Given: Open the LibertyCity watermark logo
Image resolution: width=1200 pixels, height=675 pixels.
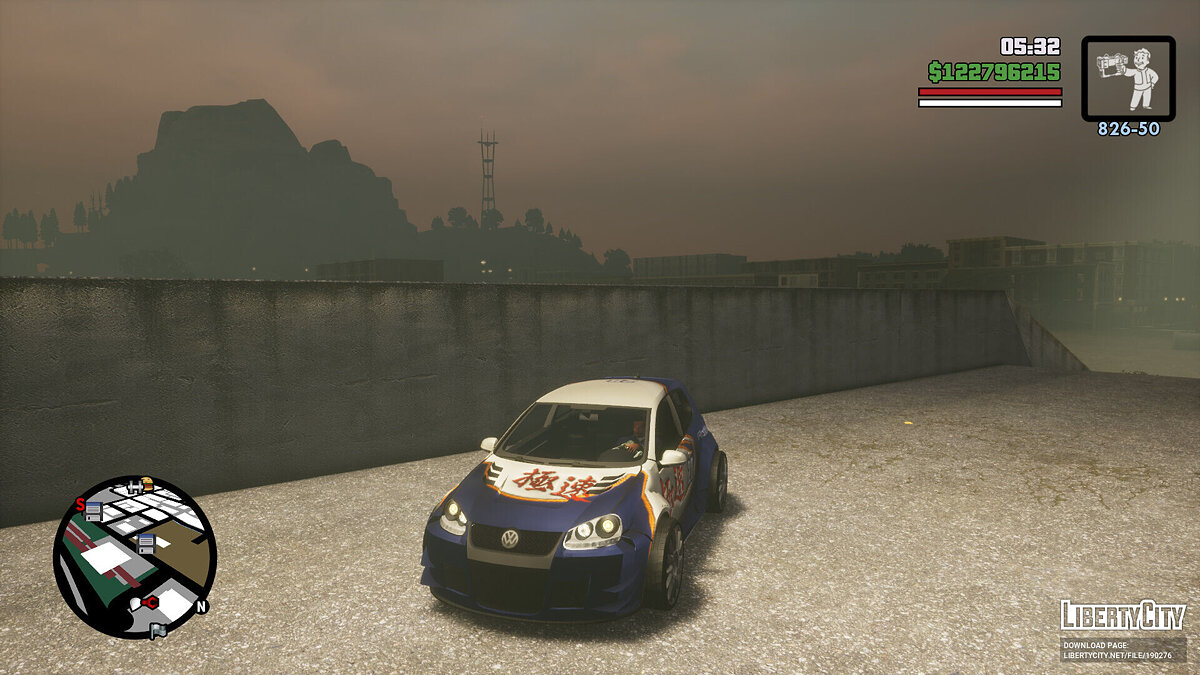Looking at the screenshot, I should click(x=1122, y=615).
